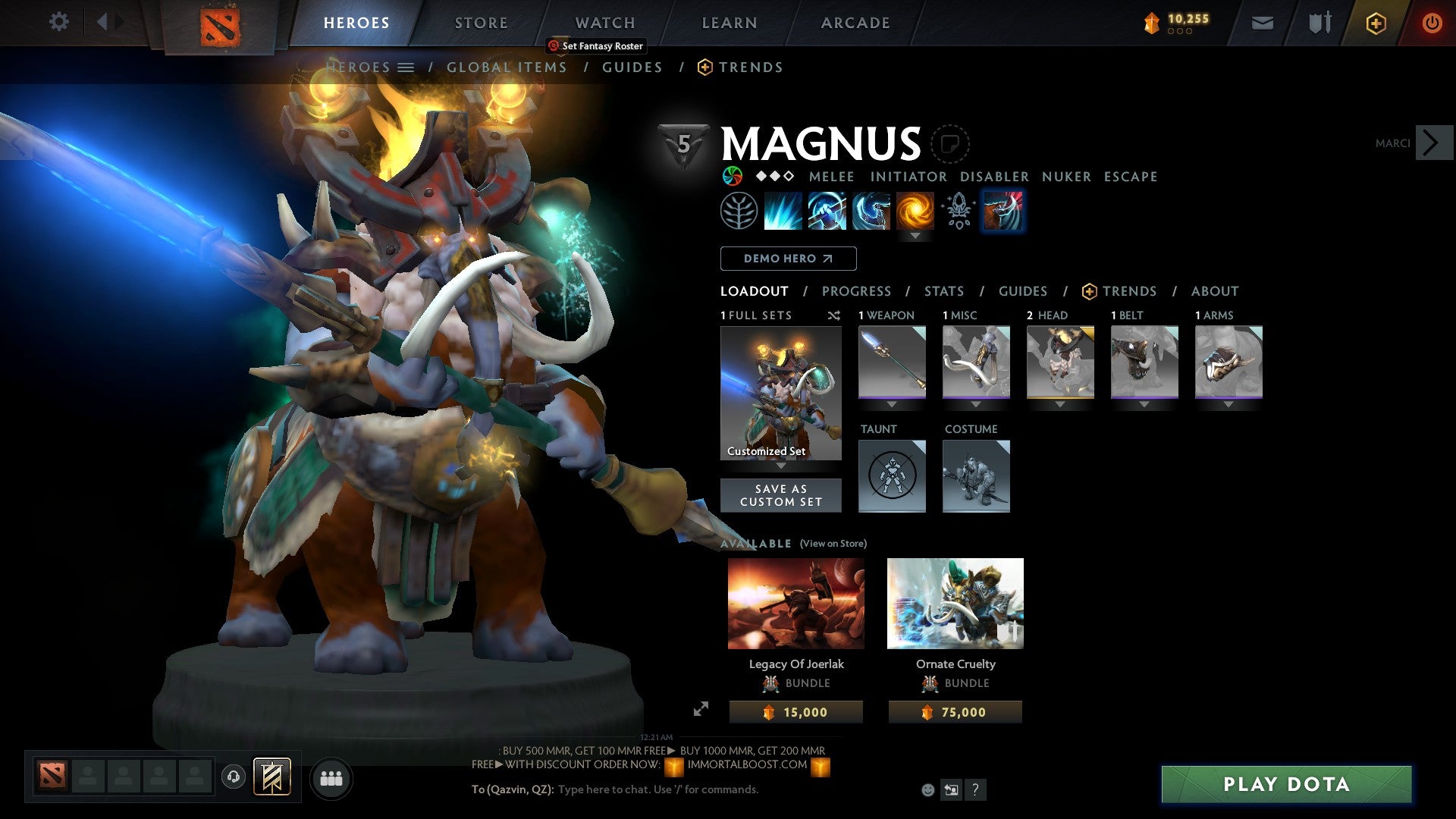Screen dimensions: 1456x819
Task: Expand the Heroes hamburger menu
Action: pos(407,67)
